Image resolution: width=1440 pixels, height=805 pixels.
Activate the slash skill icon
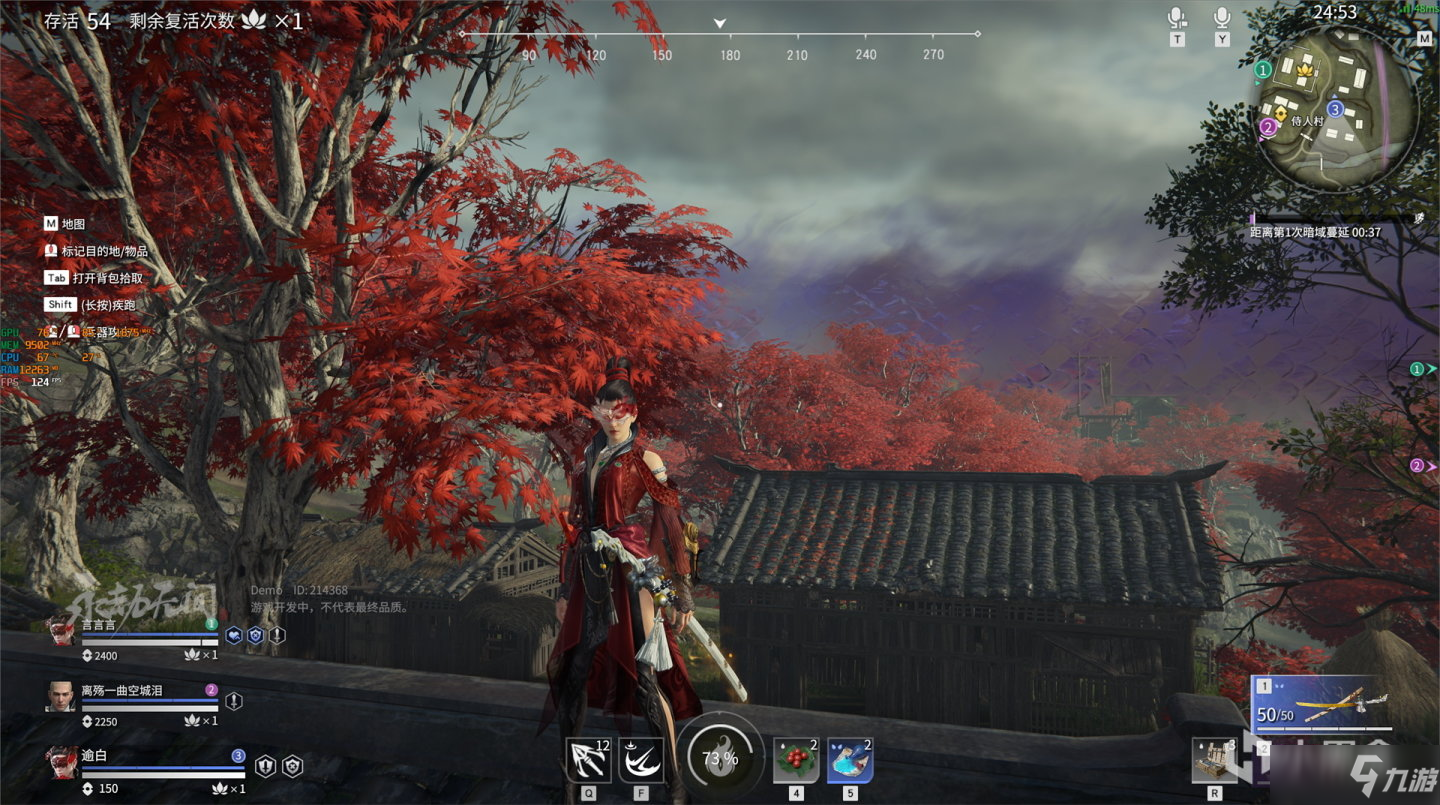point(640,760)
